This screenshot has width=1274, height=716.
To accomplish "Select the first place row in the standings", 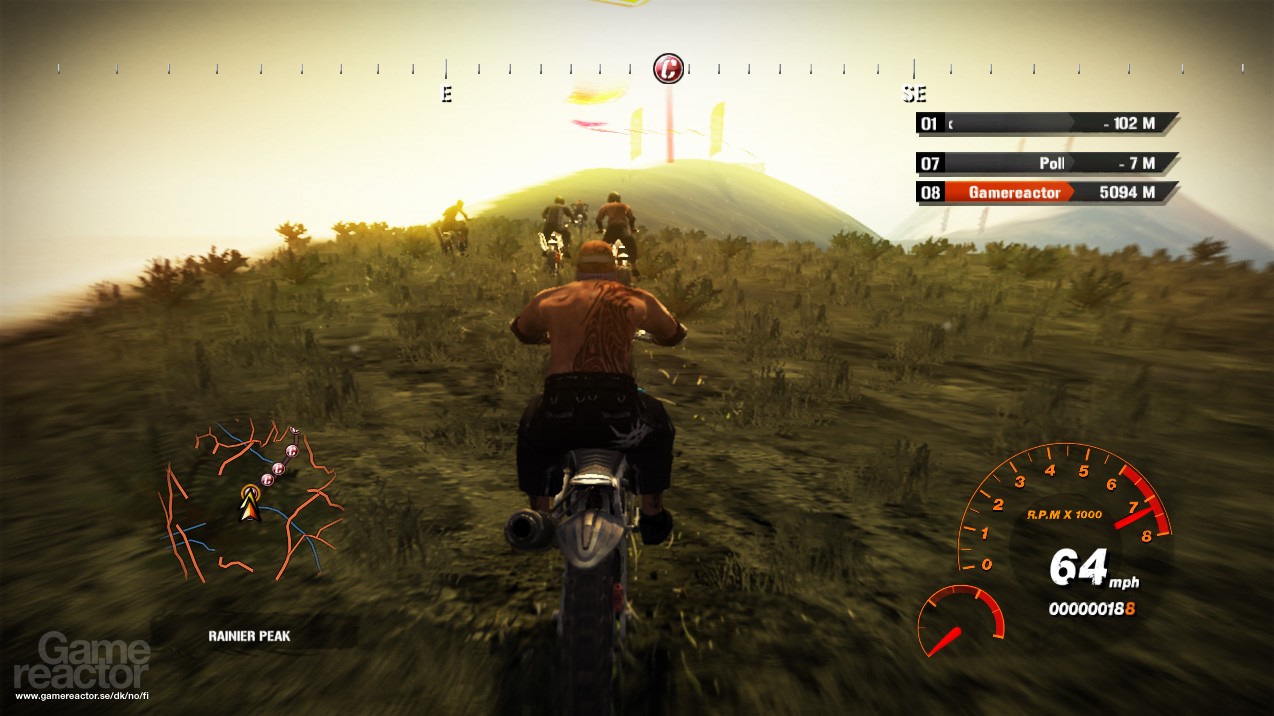I will [x=1046, y=123].
